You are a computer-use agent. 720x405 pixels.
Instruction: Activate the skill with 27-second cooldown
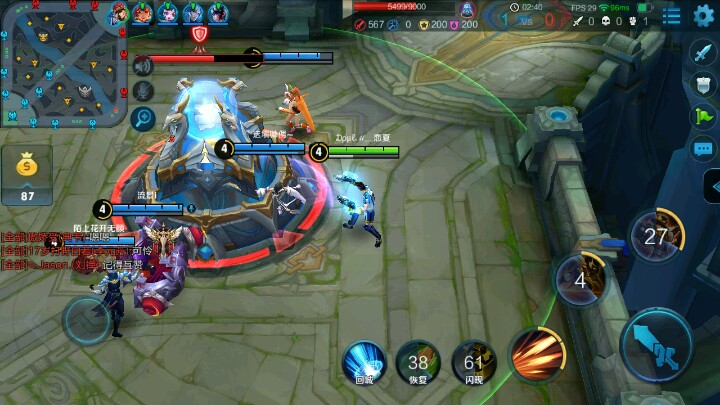655,236
